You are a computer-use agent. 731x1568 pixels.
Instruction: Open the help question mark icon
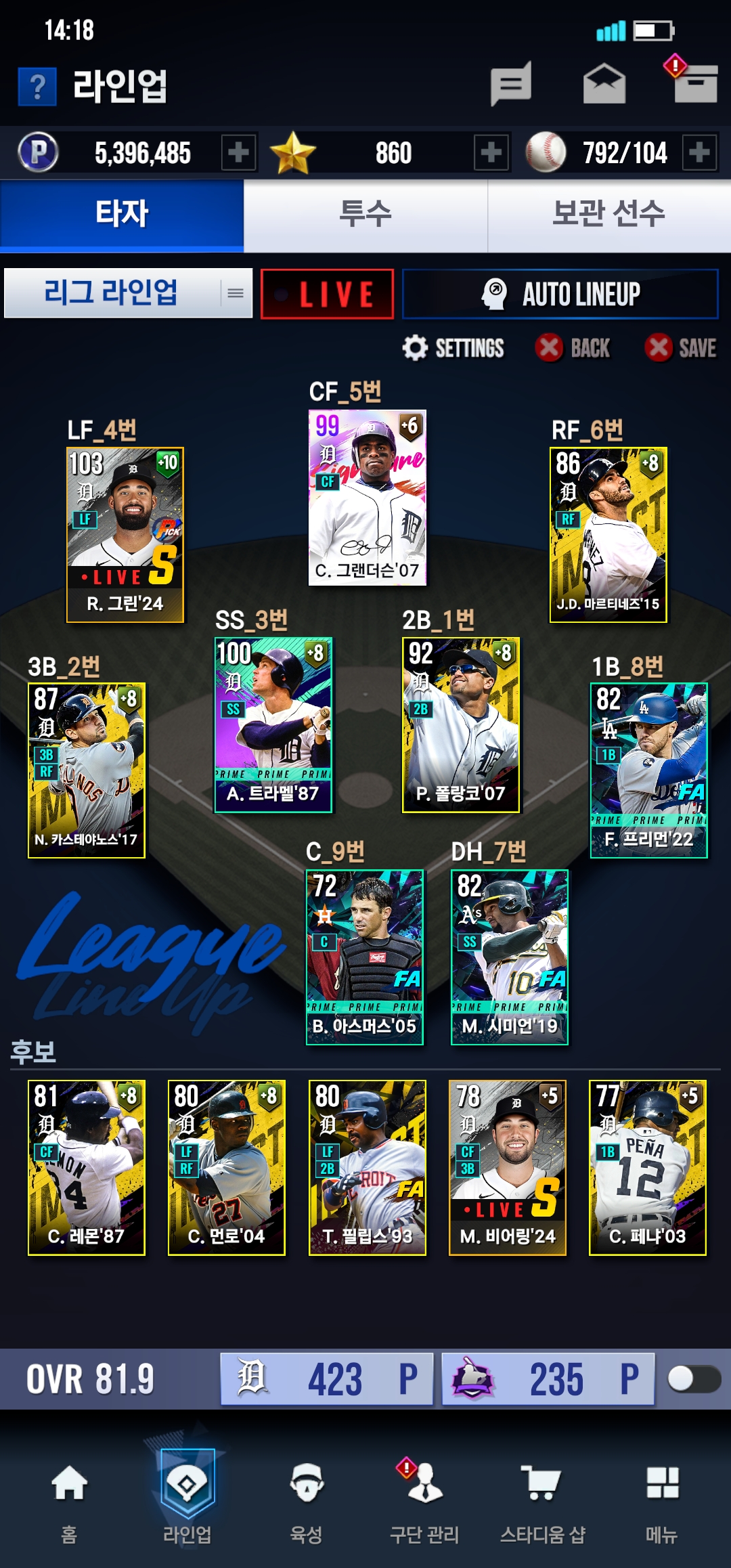pos(37,87)
